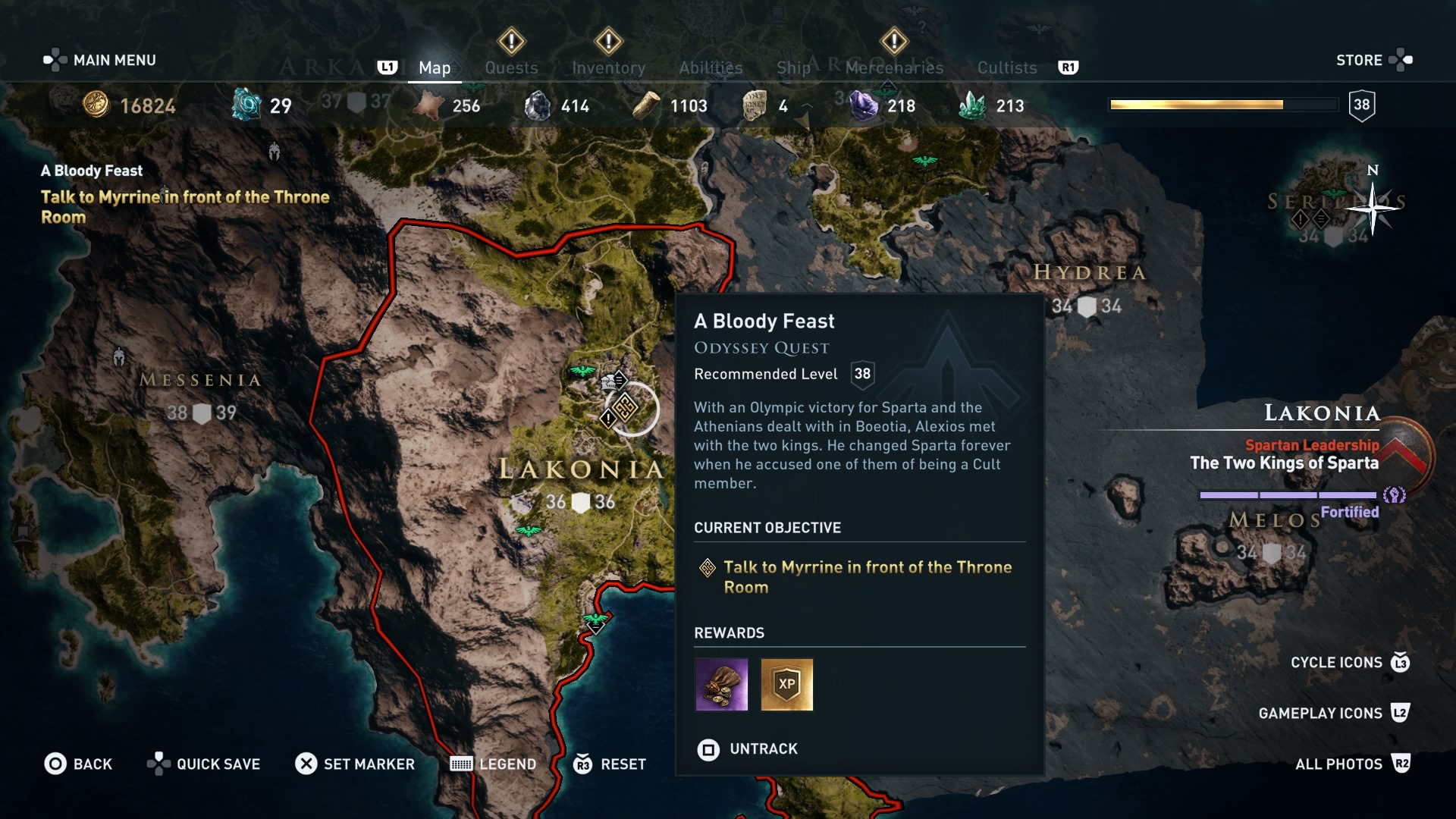Click Quick Save
The width and height of the screenshot is (1456, 819).
203,764
